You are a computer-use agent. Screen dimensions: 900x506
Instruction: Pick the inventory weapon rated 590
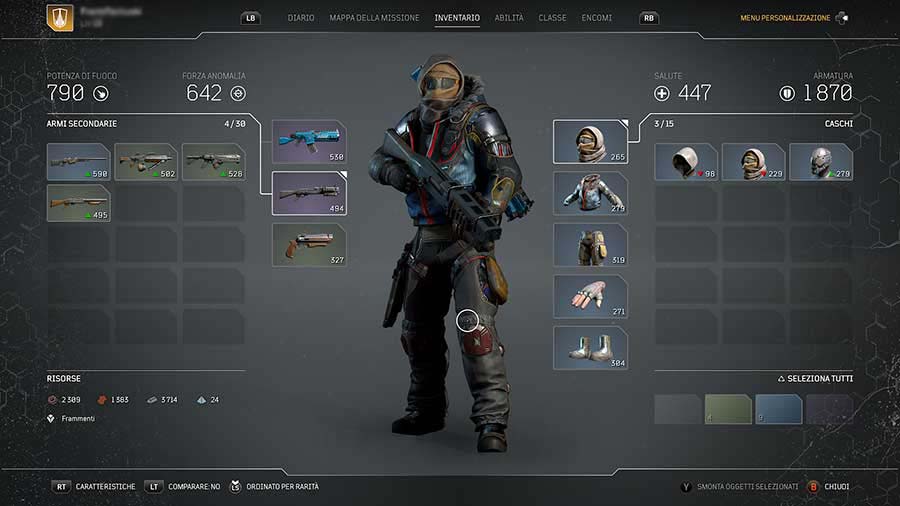tap(78, 161)
